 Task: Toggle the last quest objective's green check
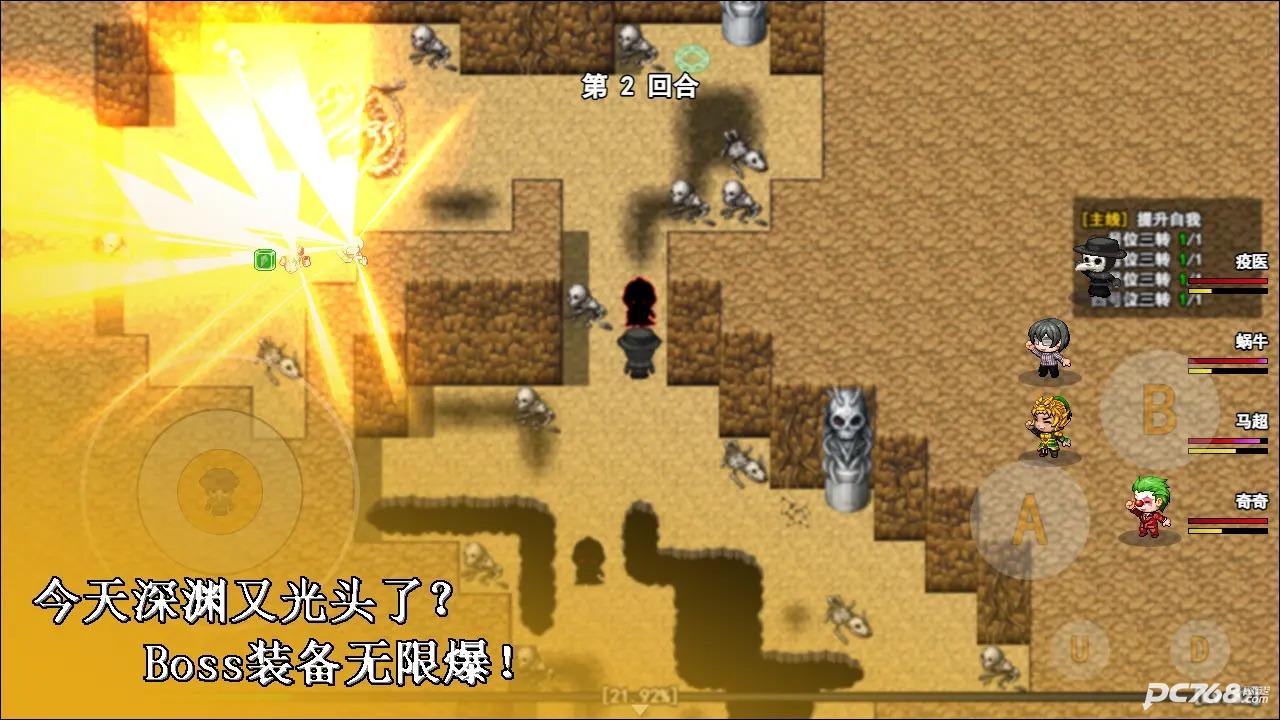point(1183,298)
